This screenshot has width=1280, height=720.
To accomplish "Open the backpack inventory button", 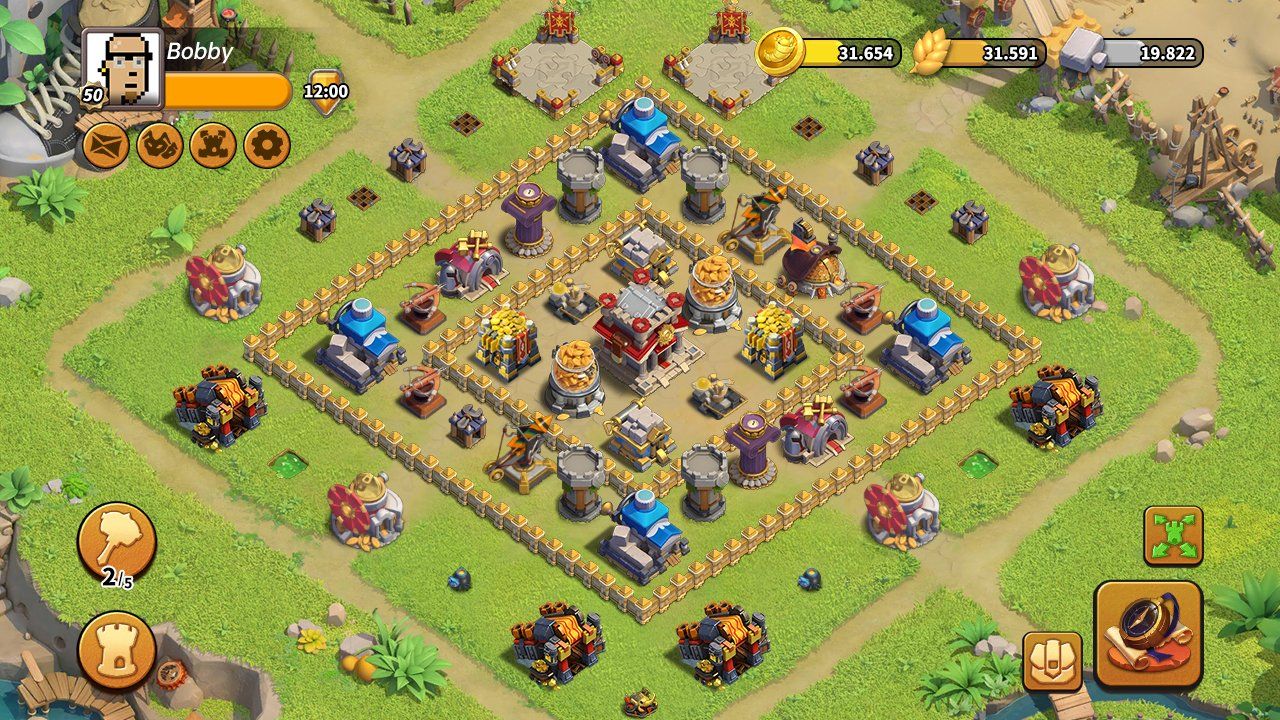I will point(1052,661).
